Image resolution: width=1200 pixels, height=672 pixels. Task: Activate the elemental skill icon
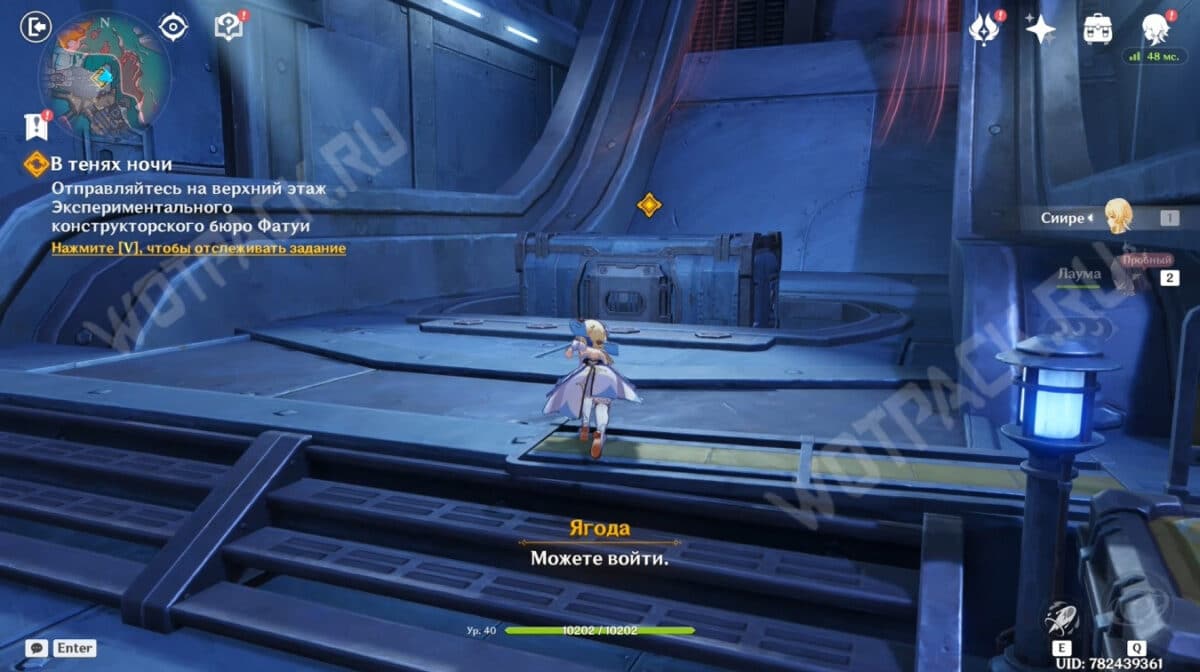click(1061, 619)
